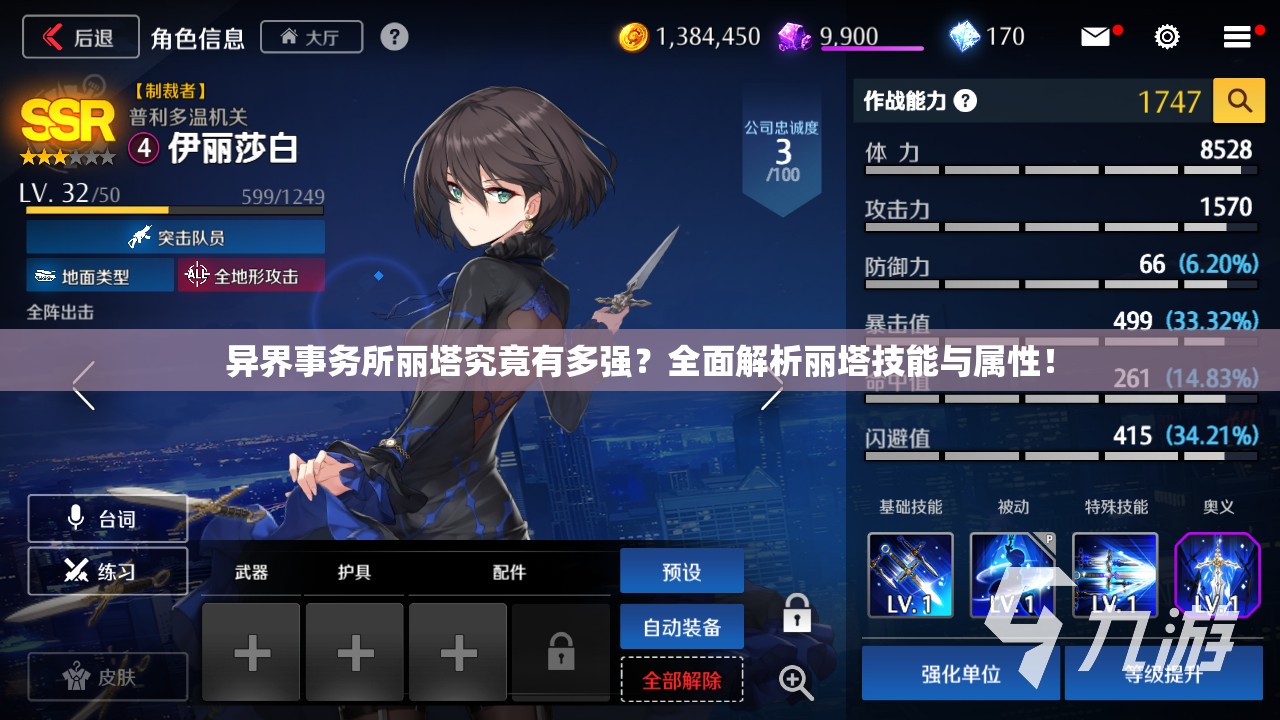1280x720 pixels.
Task: Open the 皮肤 skin menu
Action: (107, 678)
